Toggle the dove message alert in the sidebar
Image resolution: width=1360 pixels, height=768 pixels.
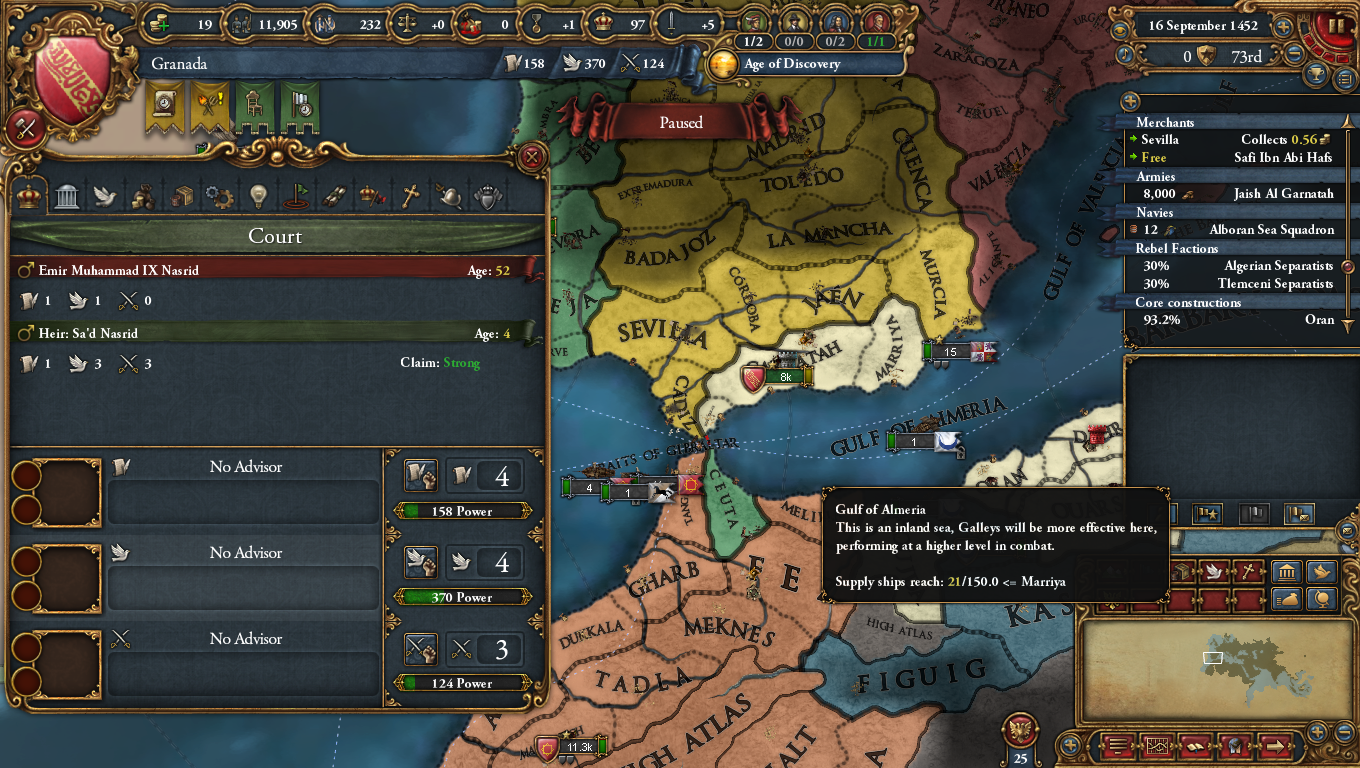tap(1214, 571)
